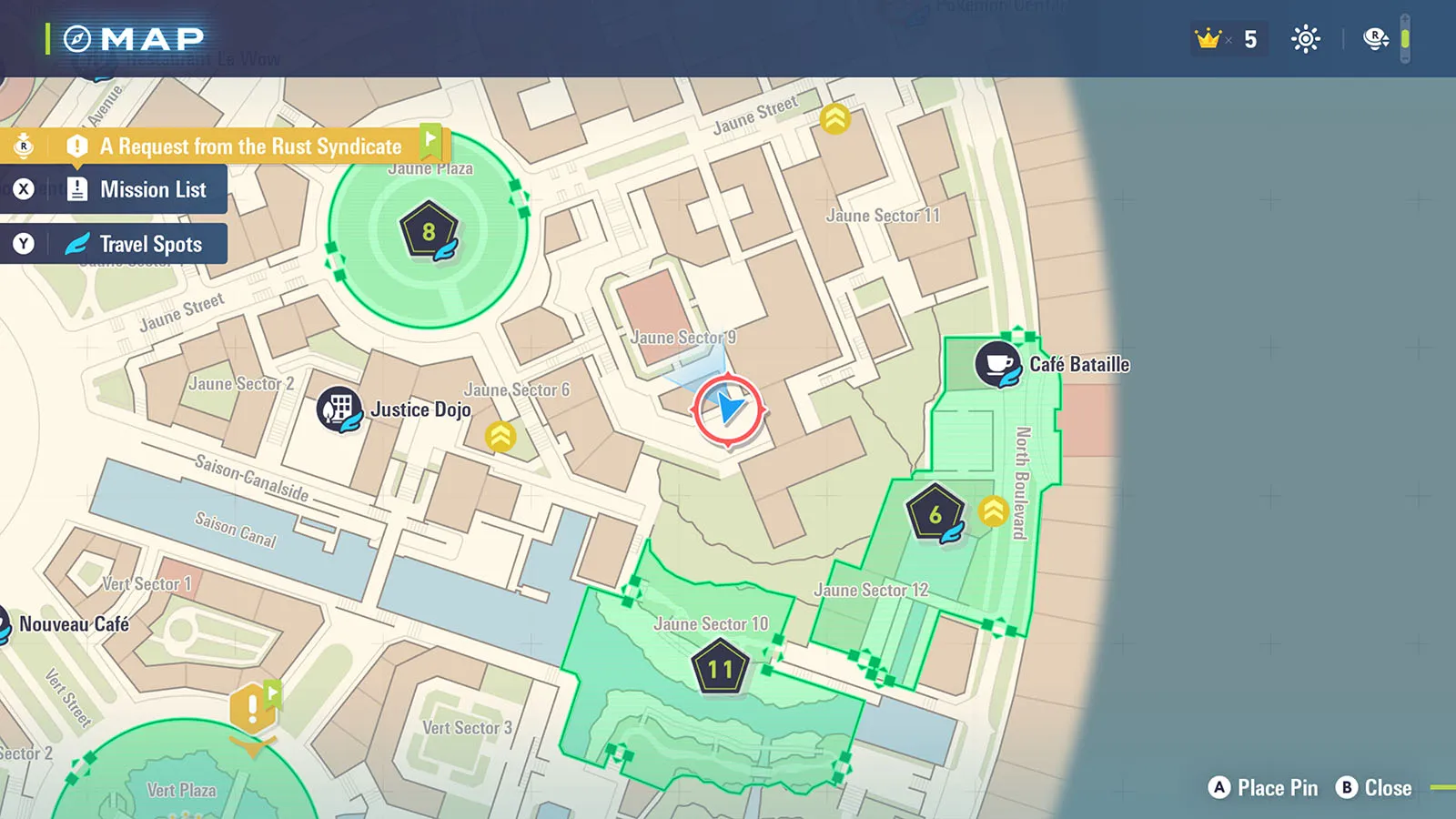Select the yellow chevron marker below Justice Dojo
The image size is (1456, 819).
pos(500,437)
